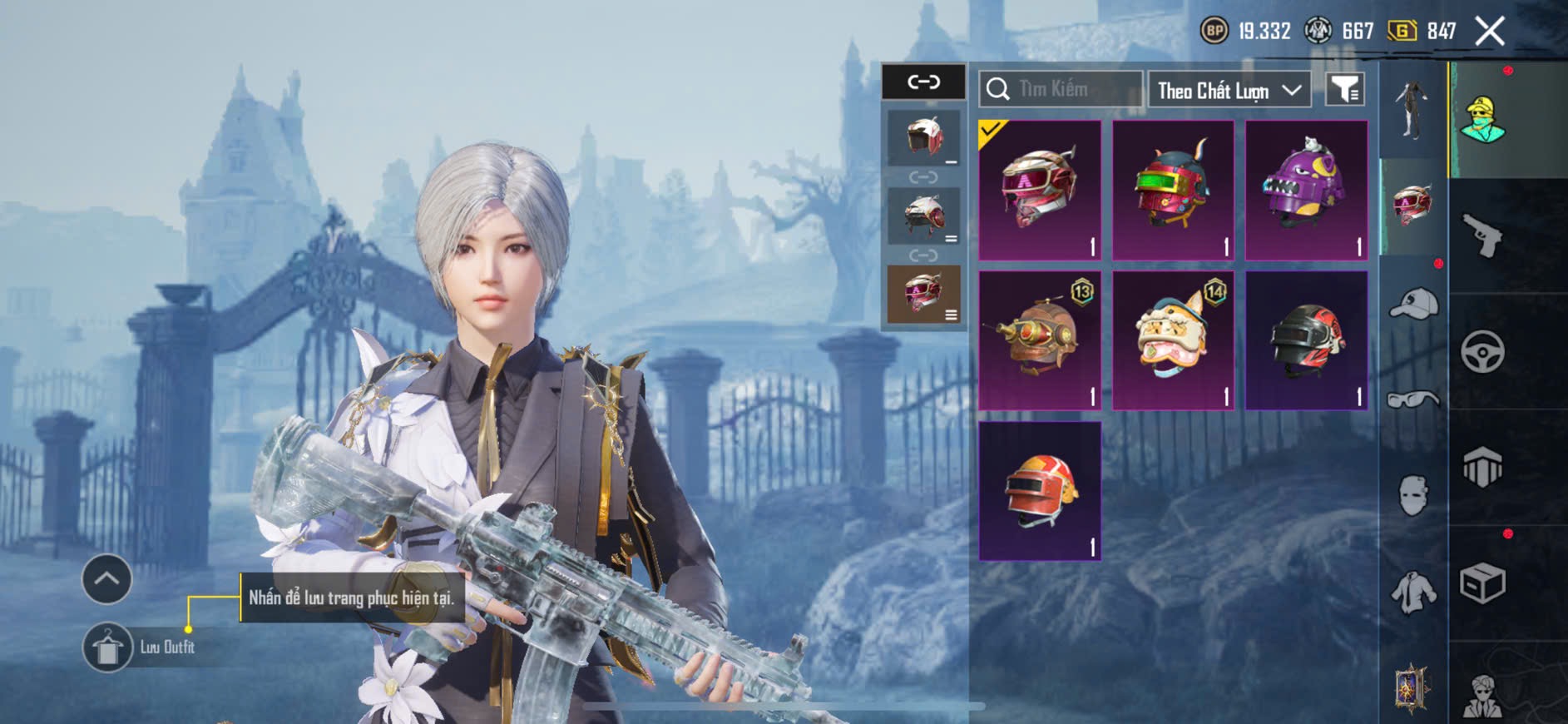Image resolution: width=1568 pixels, height=724 pixels.
Task: Save current look with Lưu Outfit button
Action: [108, 647]
